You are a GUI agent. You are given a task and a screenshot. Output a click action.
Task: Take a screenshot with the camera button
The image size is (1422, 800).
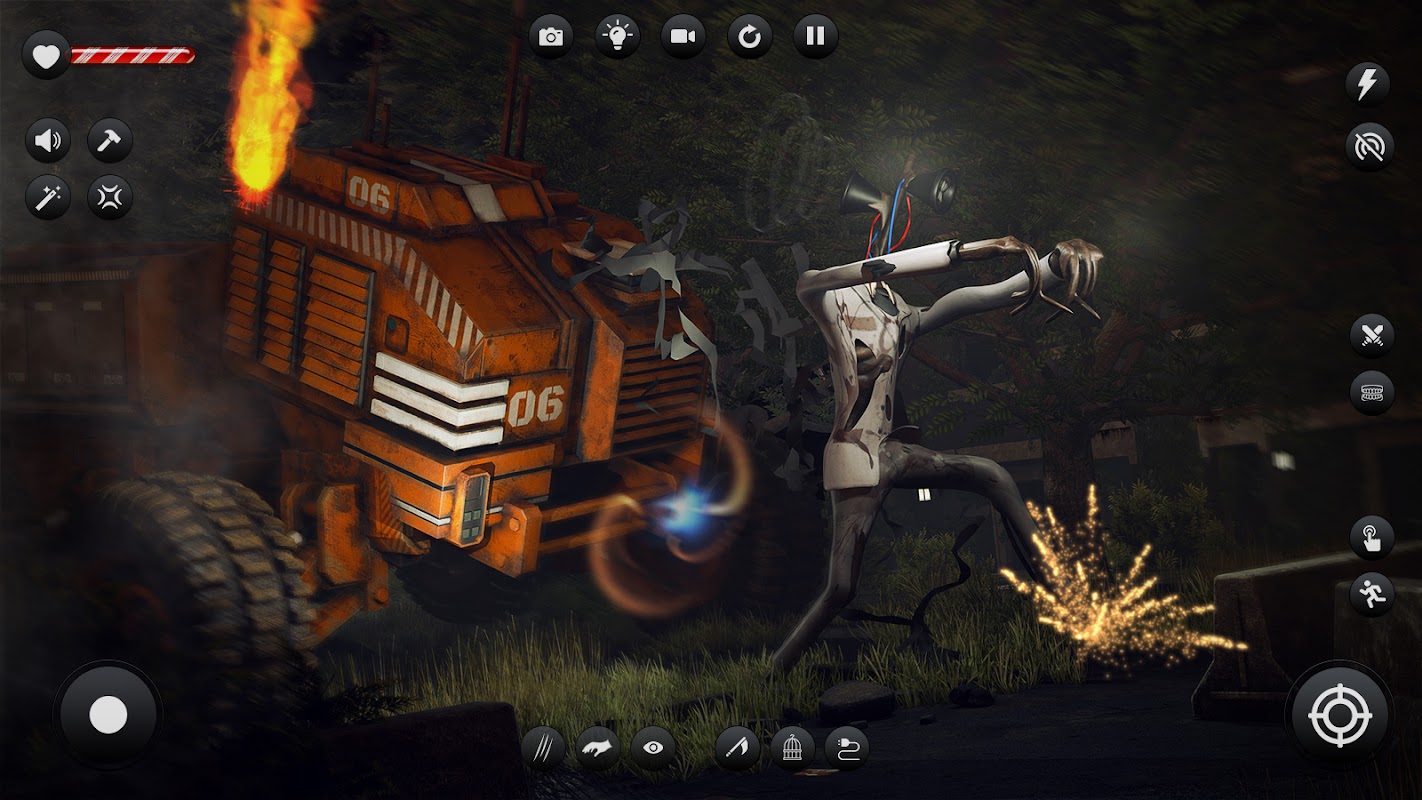coord(550,37)
